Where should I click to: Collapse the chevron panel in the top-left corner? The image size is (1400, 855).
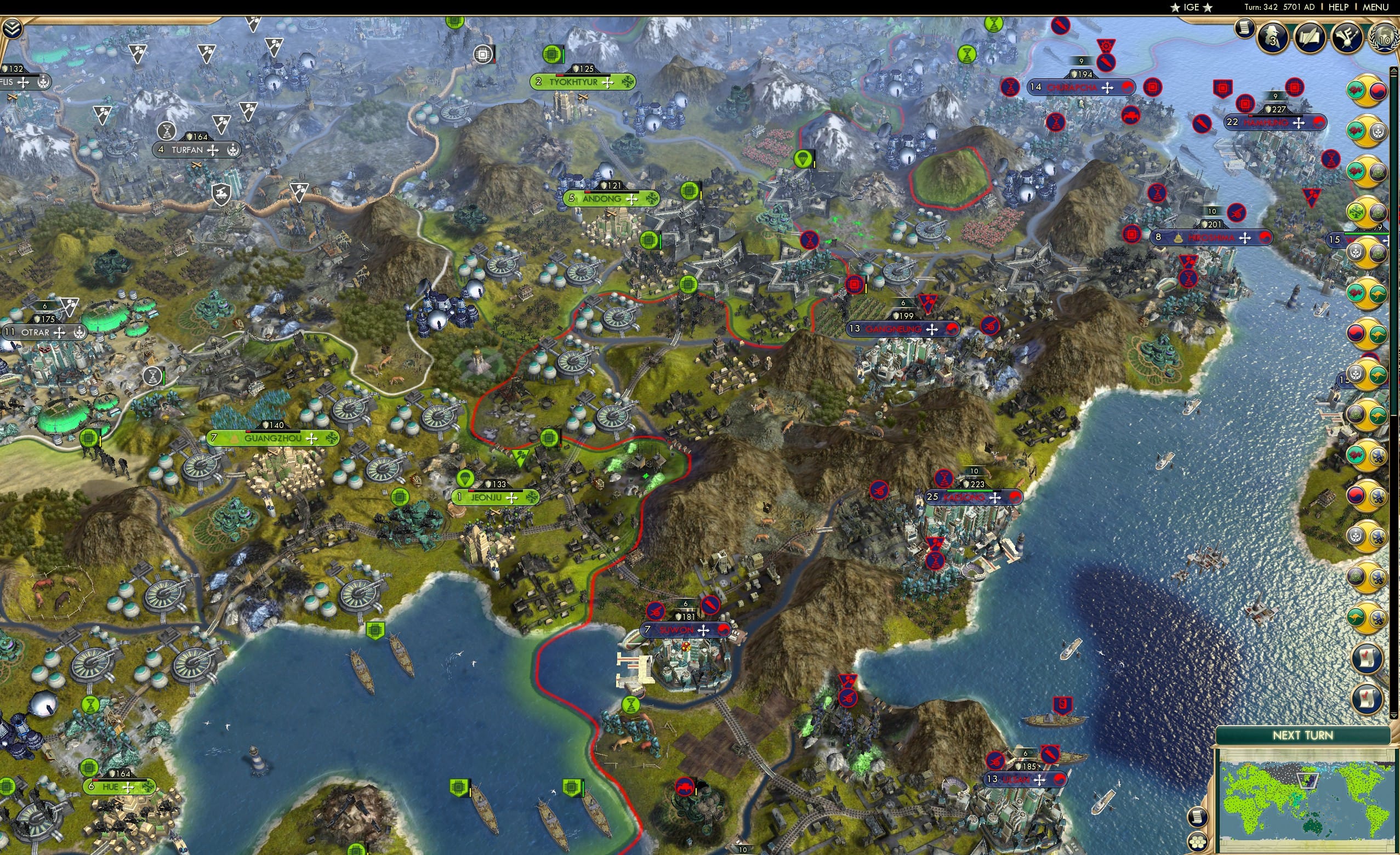point(12,27)
